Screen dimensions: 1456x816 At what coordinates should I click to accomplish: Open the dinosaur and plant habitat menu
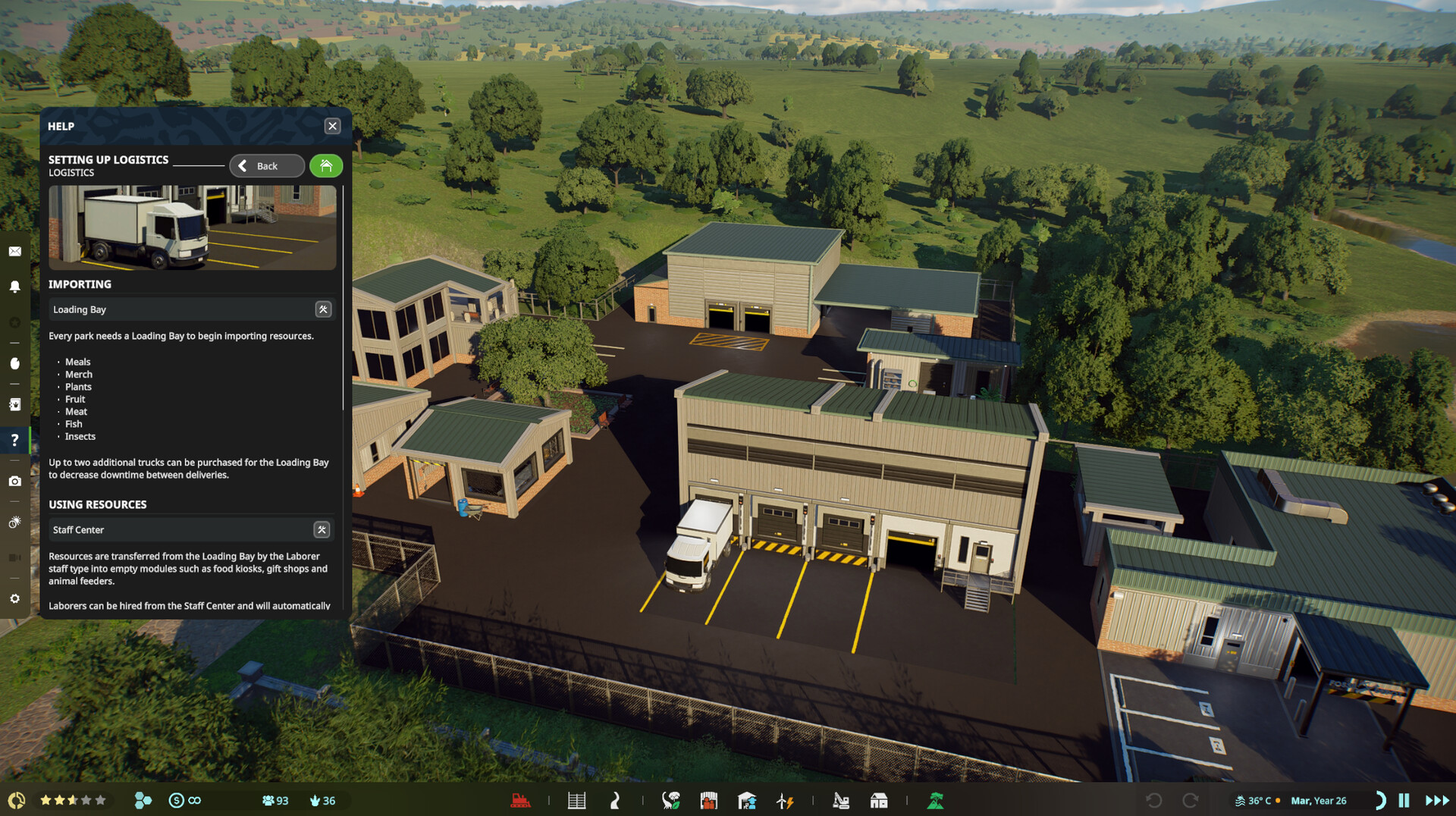670,801
